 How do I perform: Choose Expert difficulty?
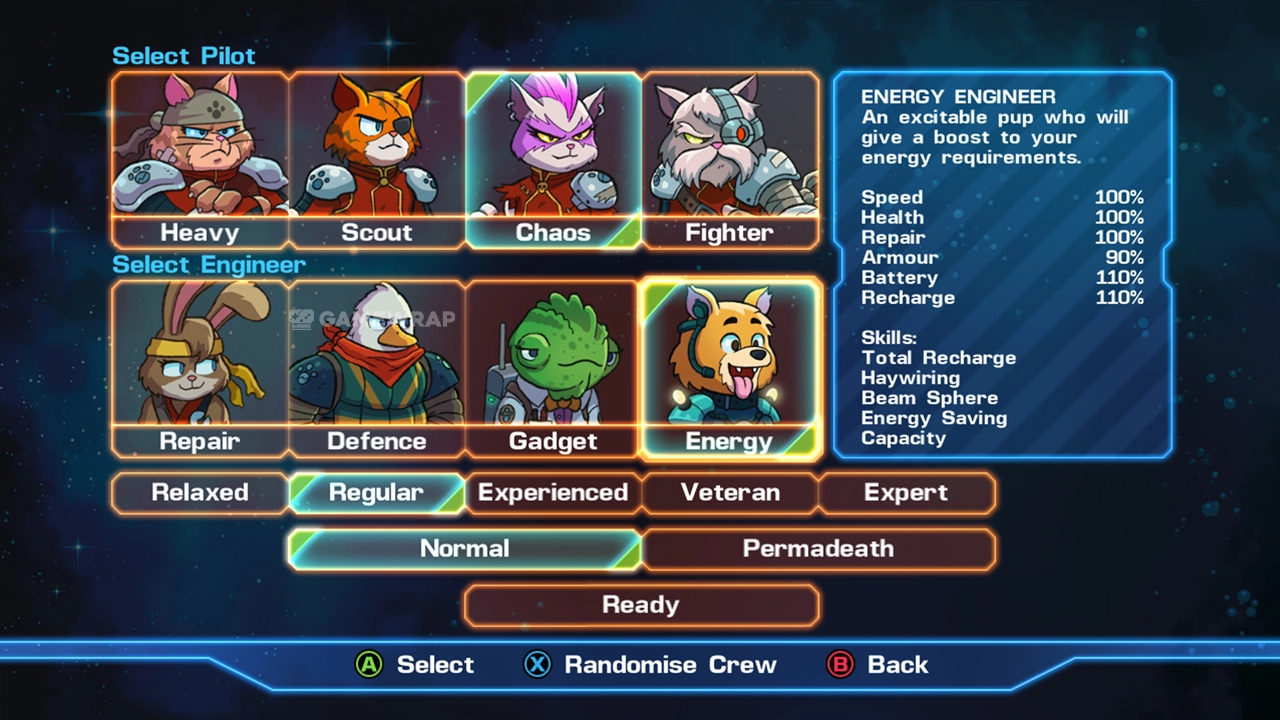pos(906,493)
